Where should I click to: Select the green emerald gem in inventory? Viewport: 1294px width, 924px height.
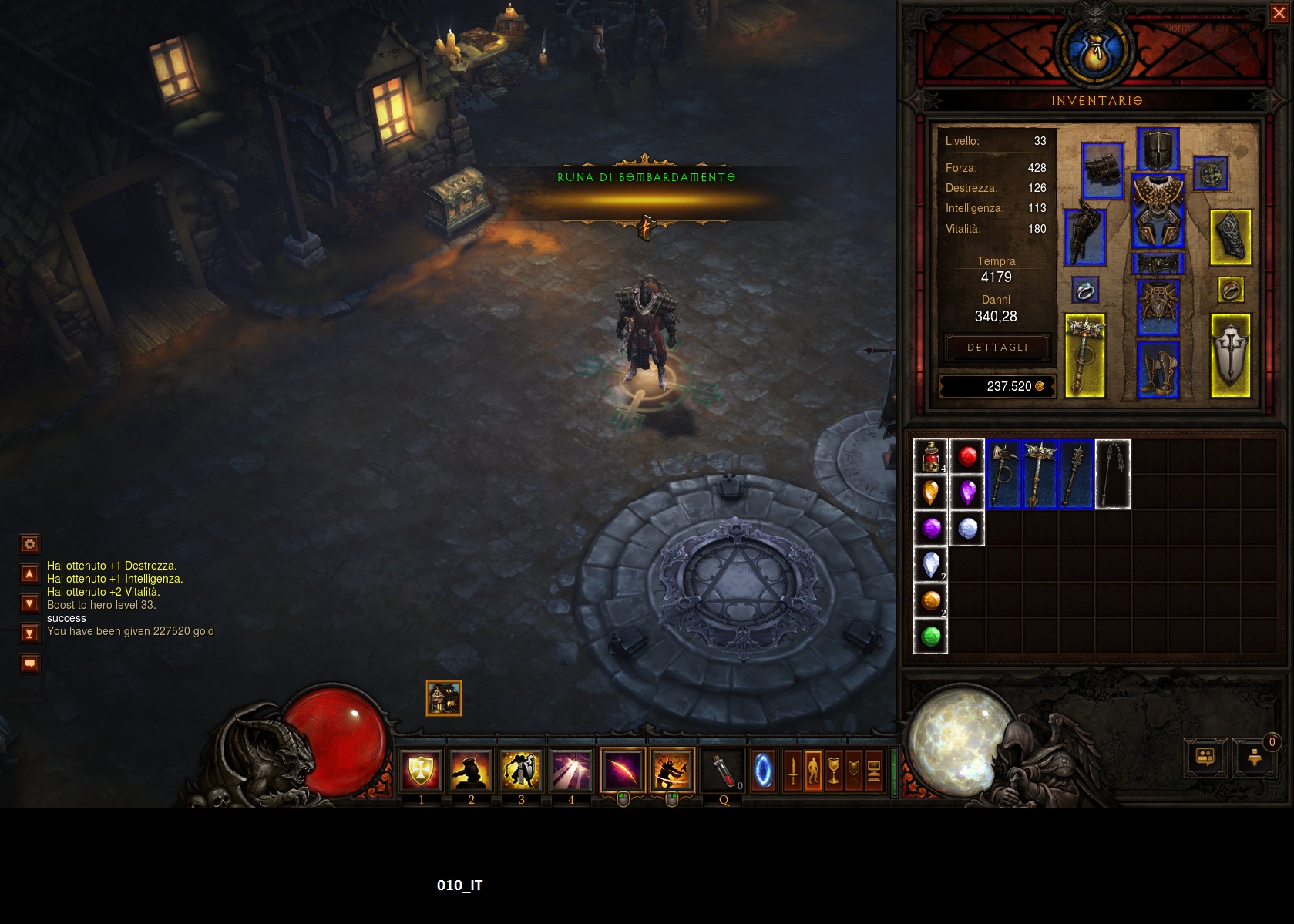click(930, 637)
